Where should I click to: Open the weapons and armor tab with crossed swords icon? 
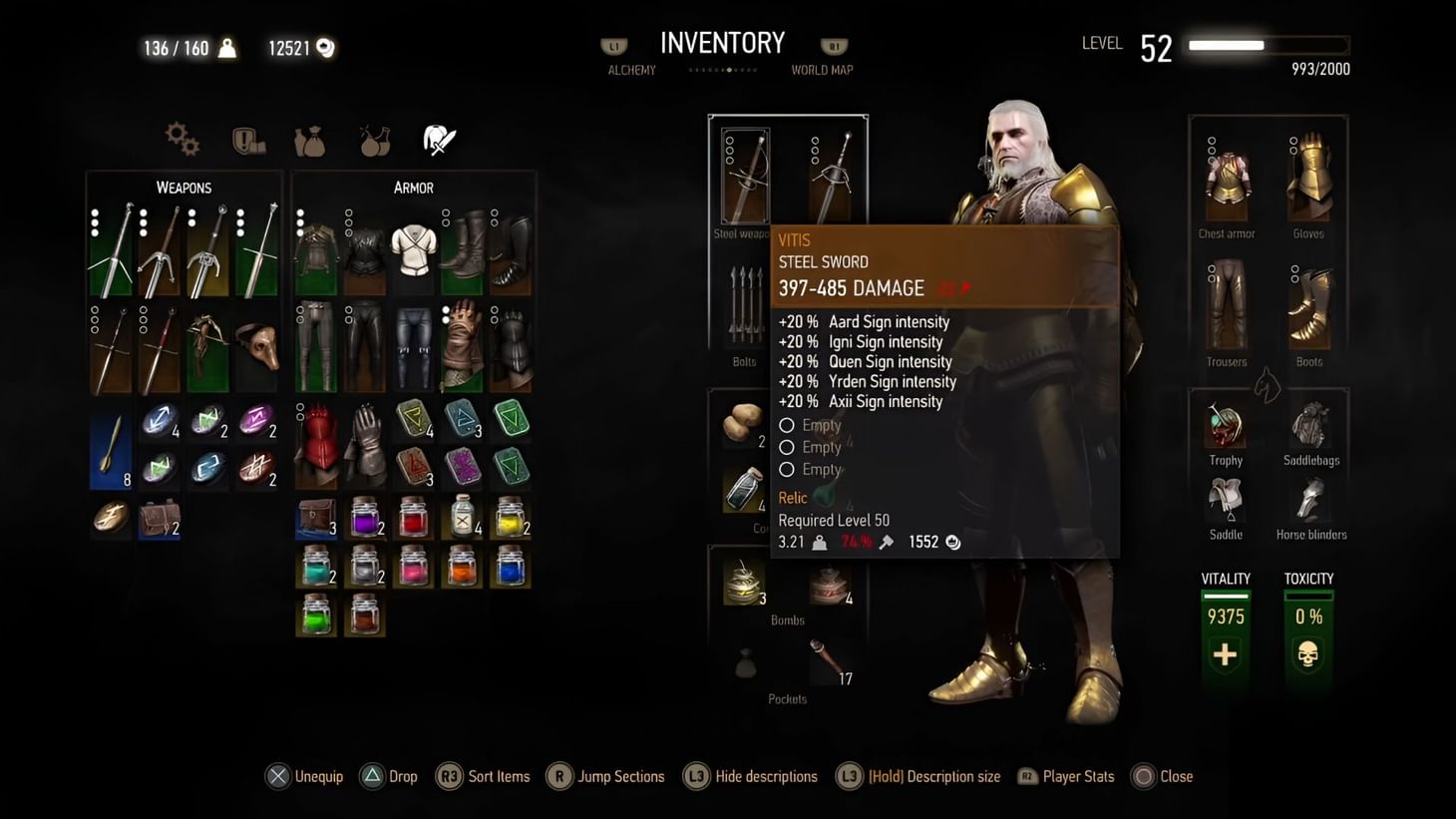(x=439, y=138)
